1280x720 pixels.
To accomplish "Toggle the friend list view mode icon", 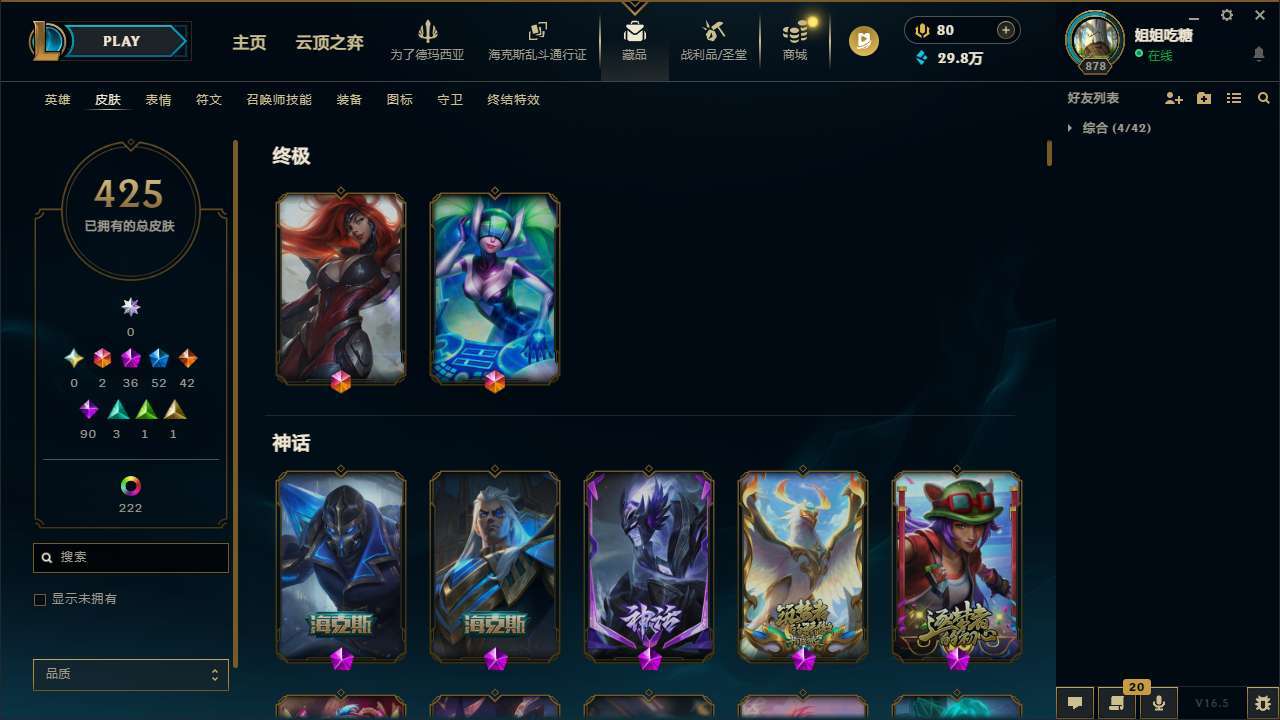I will click(1234, 98).
